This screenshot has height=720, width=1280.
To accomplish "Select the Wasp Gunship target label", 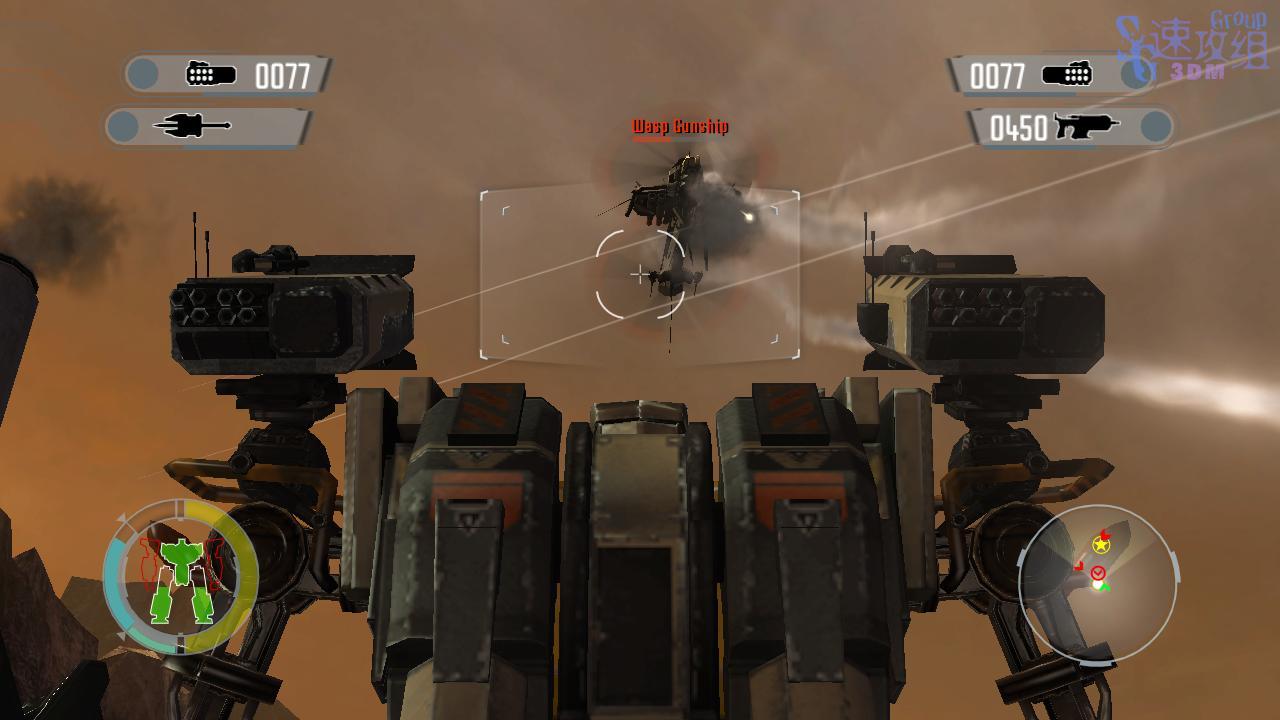I will pyautogui.click(x=680, y=126).
